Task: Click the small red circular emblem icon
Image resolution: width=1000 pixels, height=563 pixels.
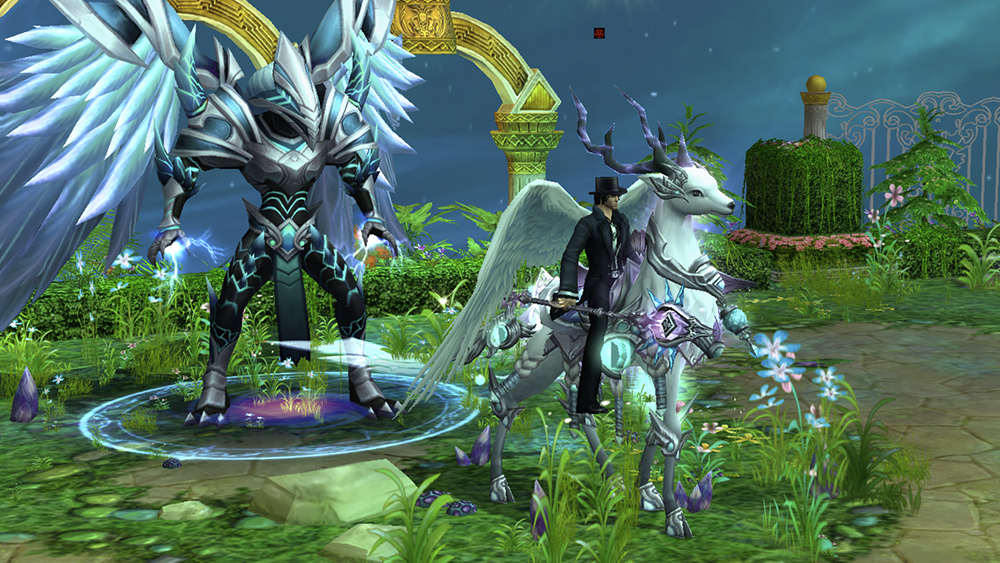Action: [x=599, y=33]
